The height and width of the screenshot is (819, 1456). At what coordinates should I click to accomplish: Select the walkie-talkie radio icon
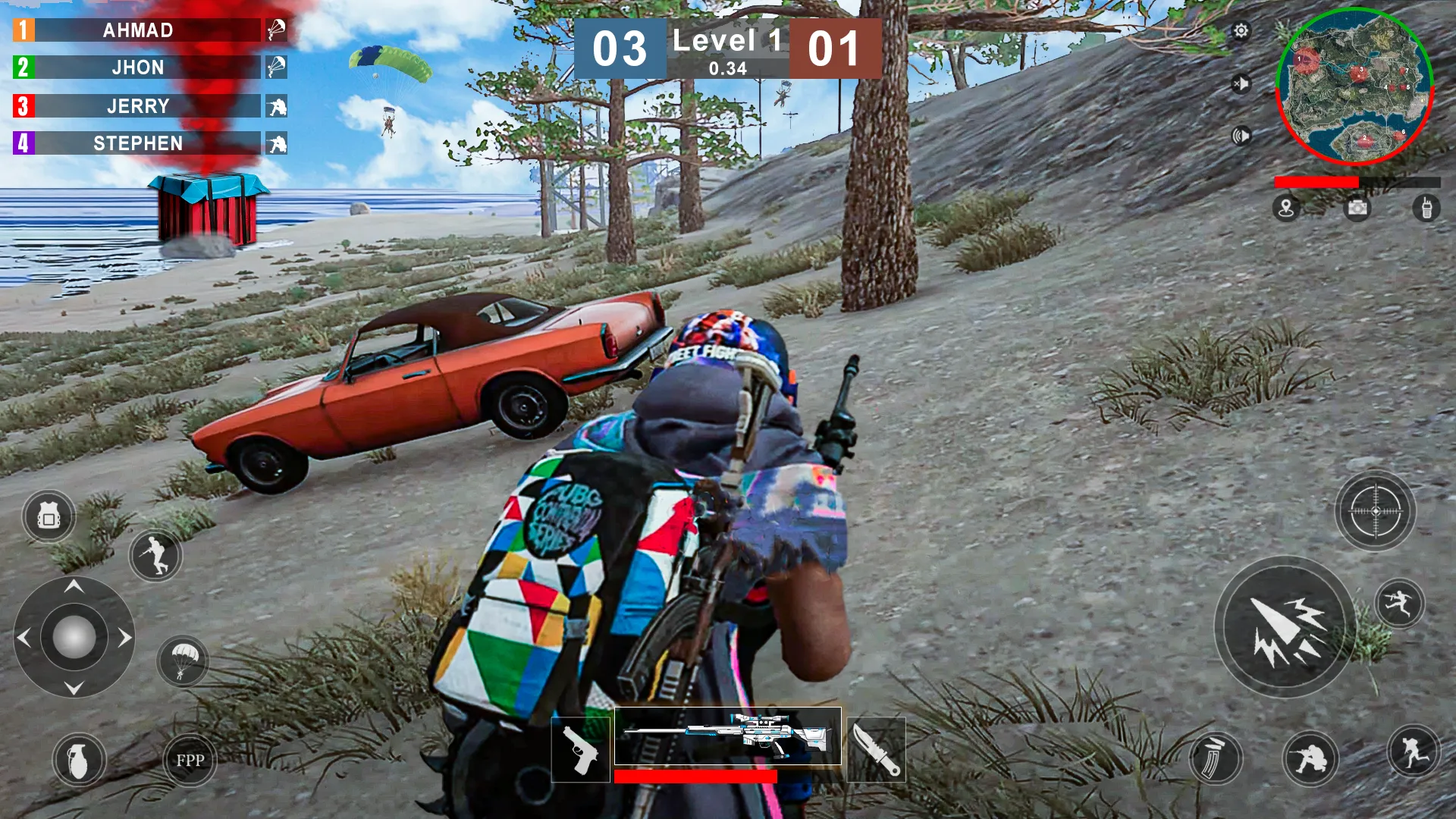[x=1425, y=209]
